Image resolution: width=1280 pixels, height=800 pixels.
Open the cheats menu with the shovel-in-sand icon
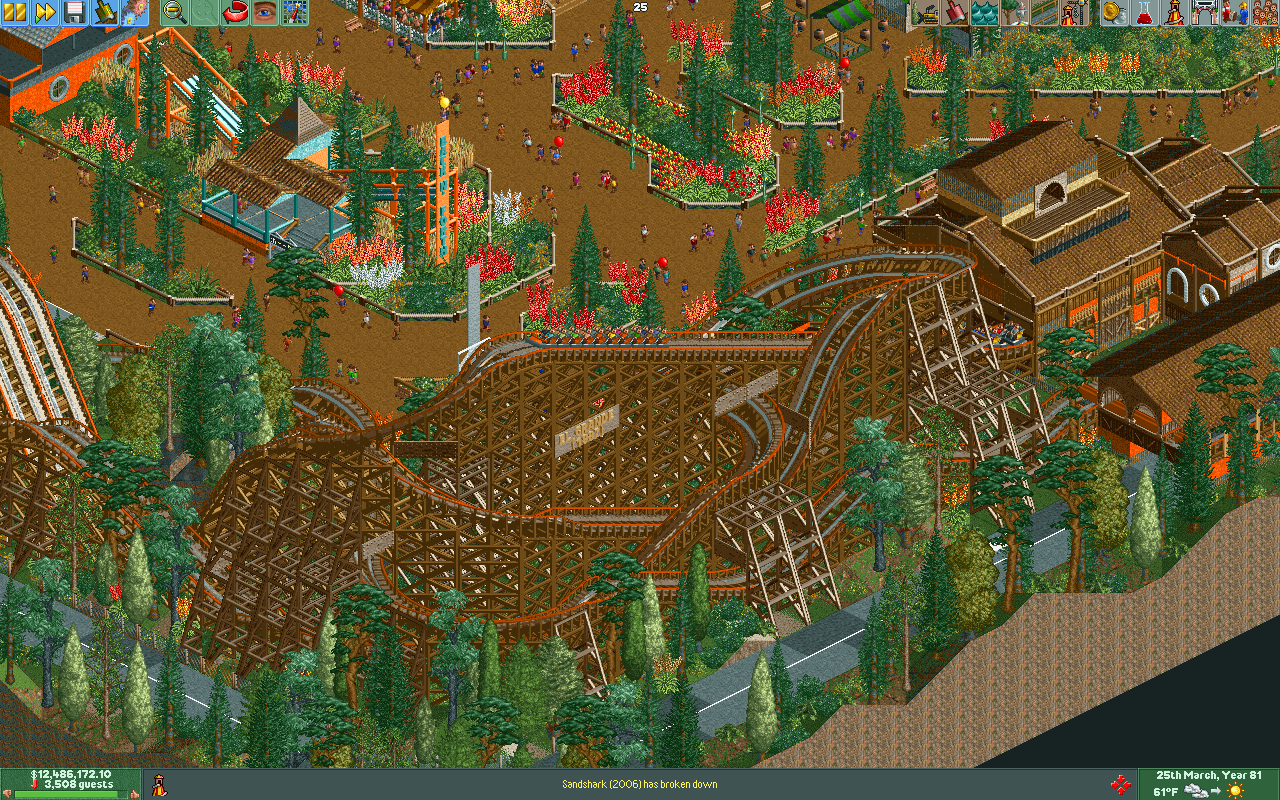103,12
